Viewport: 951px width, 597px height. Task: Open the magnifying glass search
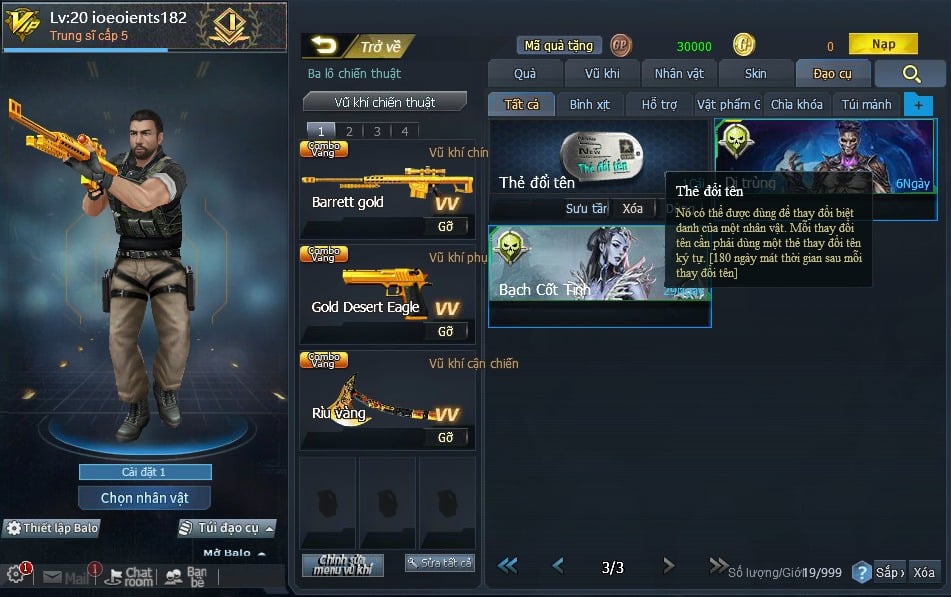click(910, 74)
